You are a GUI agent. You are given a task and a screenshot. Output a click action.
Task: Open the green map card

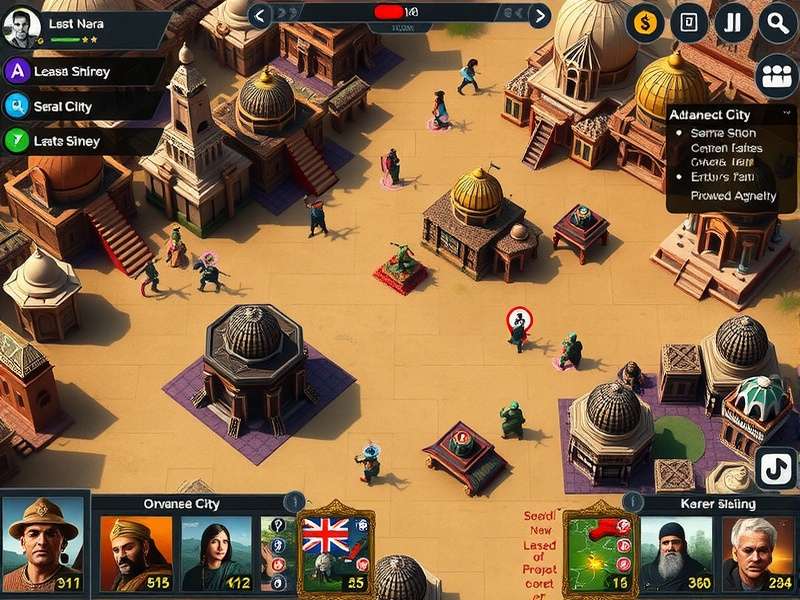[x=600, y=550]
